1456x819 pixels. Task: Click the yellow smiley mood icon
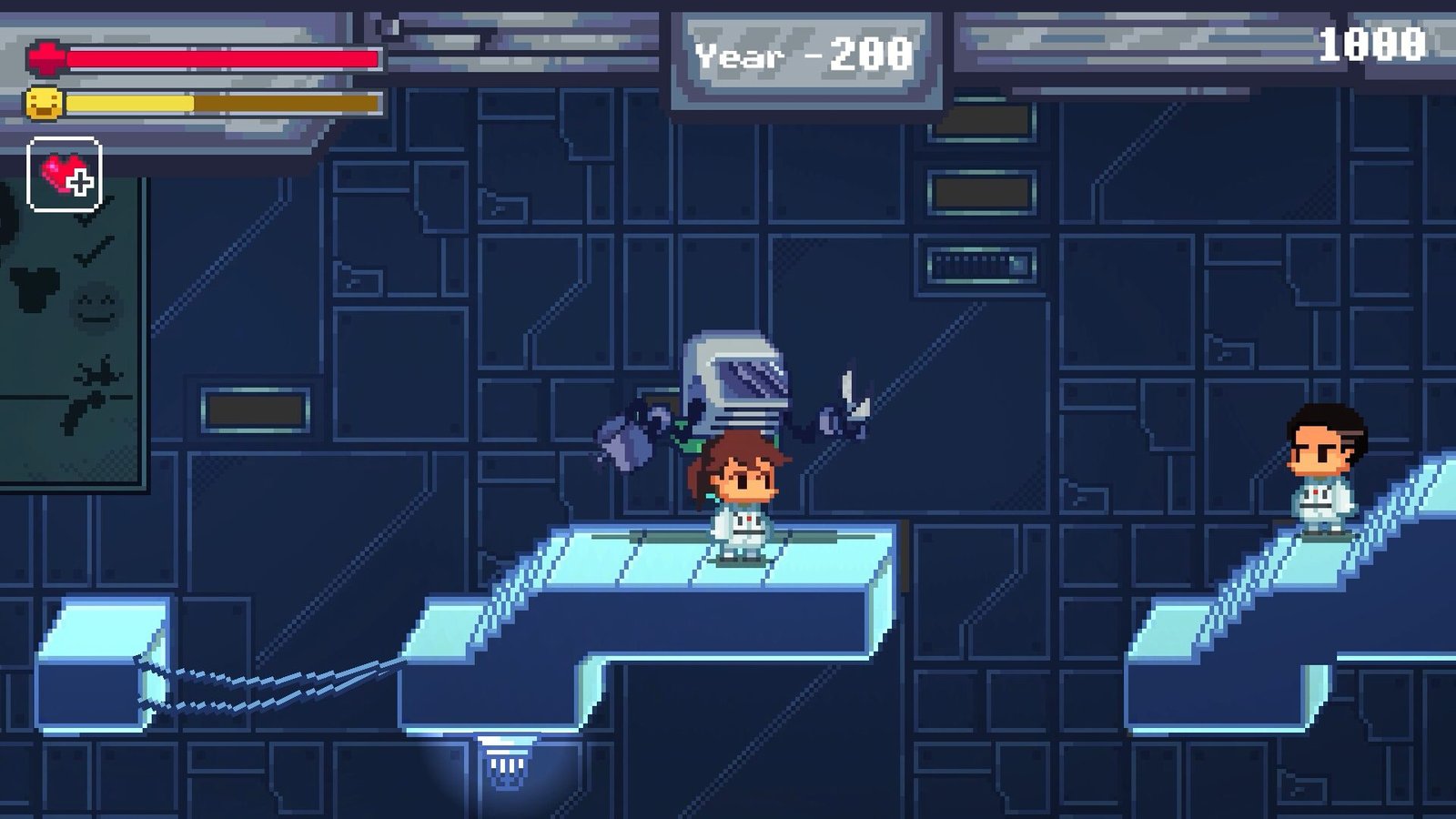click(x=45, y=103)
